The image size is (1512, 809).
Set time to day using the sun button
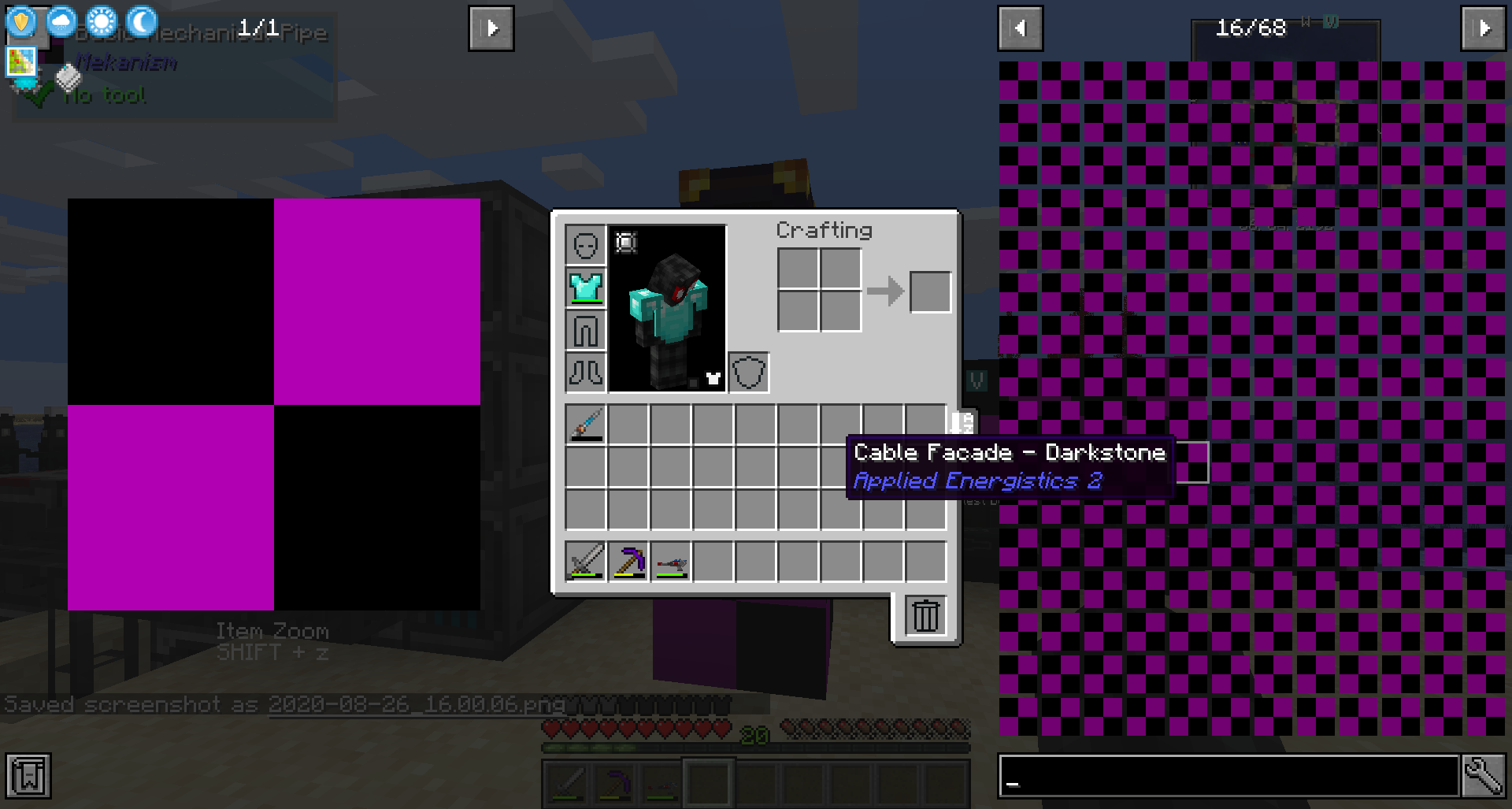tap(101, 21)
